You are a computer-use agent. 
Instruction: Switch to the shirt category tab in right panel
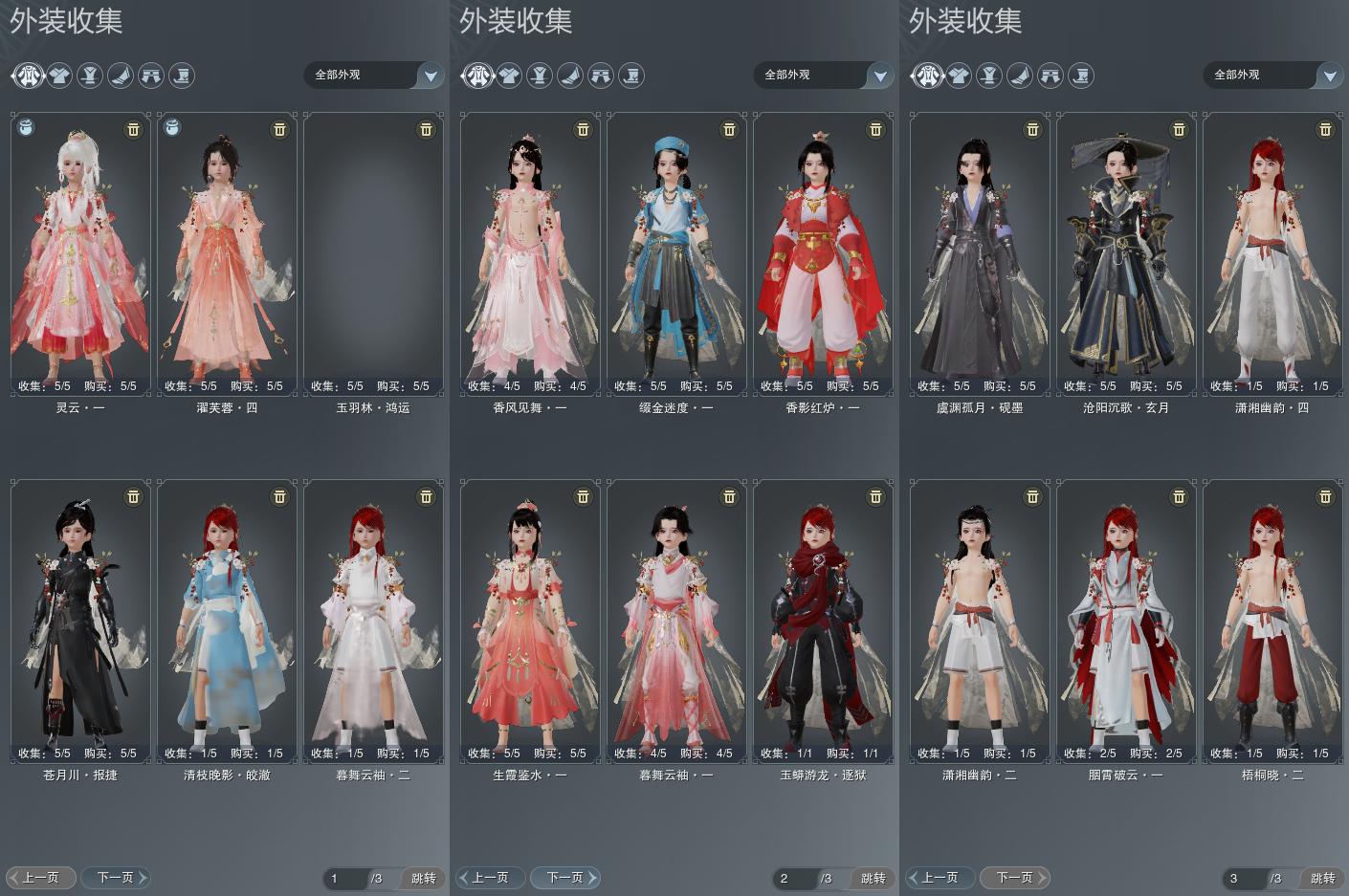click(x=959, y=76)
